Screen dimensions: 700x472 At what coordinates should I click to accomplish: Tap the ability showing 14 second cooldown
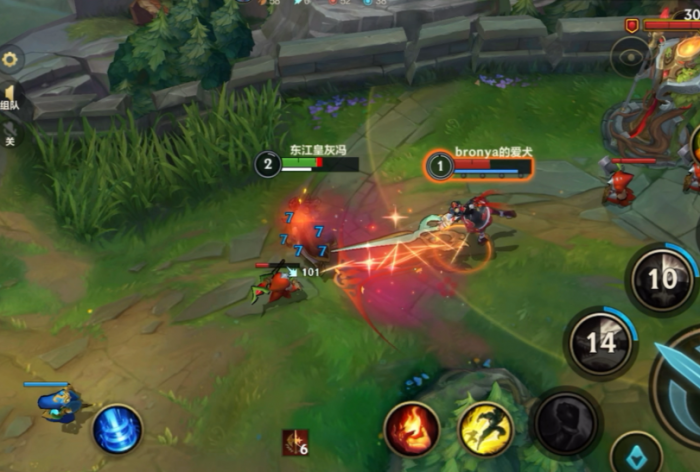pyautogui.click(x=600, y=343)
